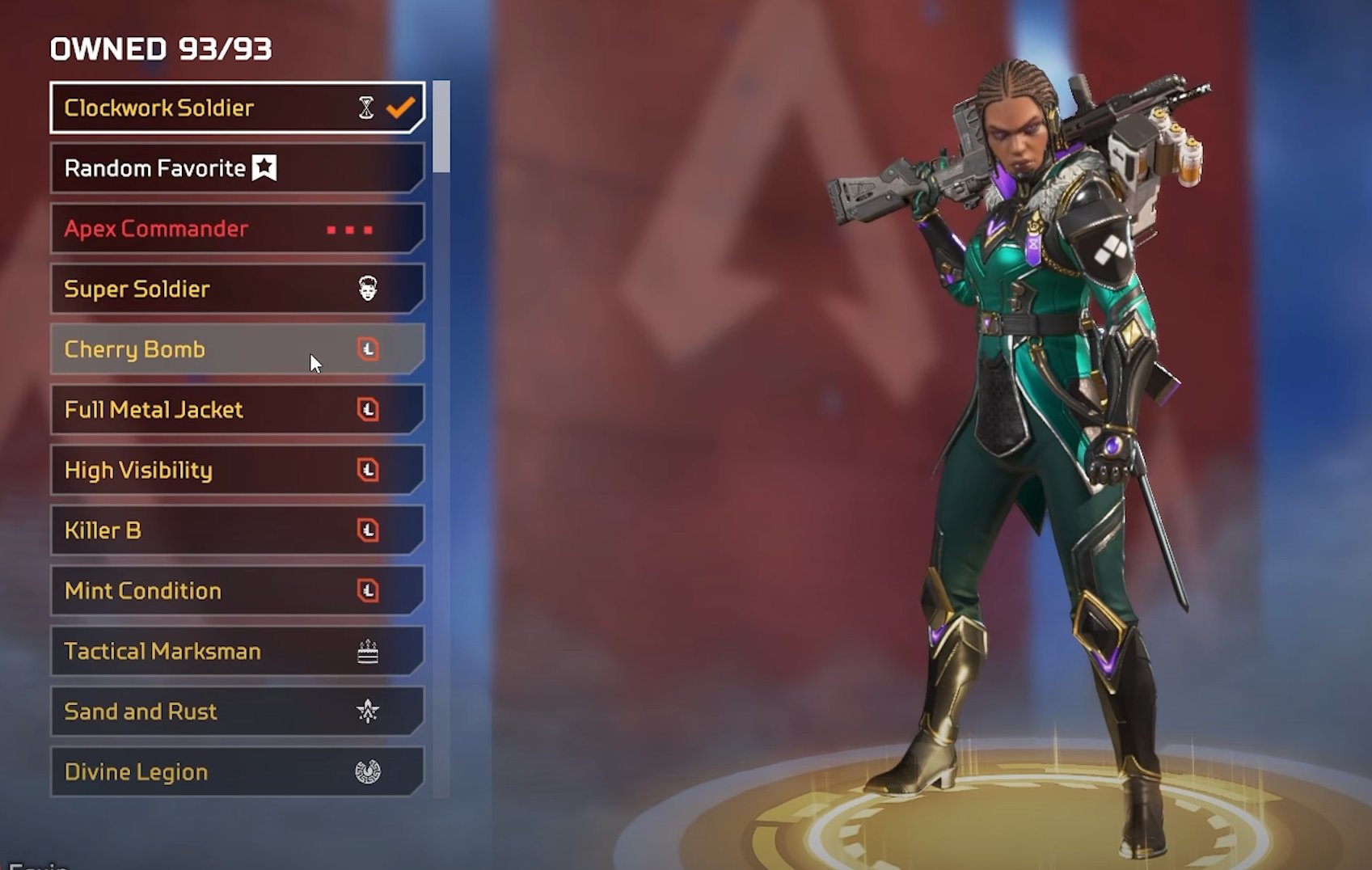
Task: Click the skin list scrollbar
Action: (441, 127)
